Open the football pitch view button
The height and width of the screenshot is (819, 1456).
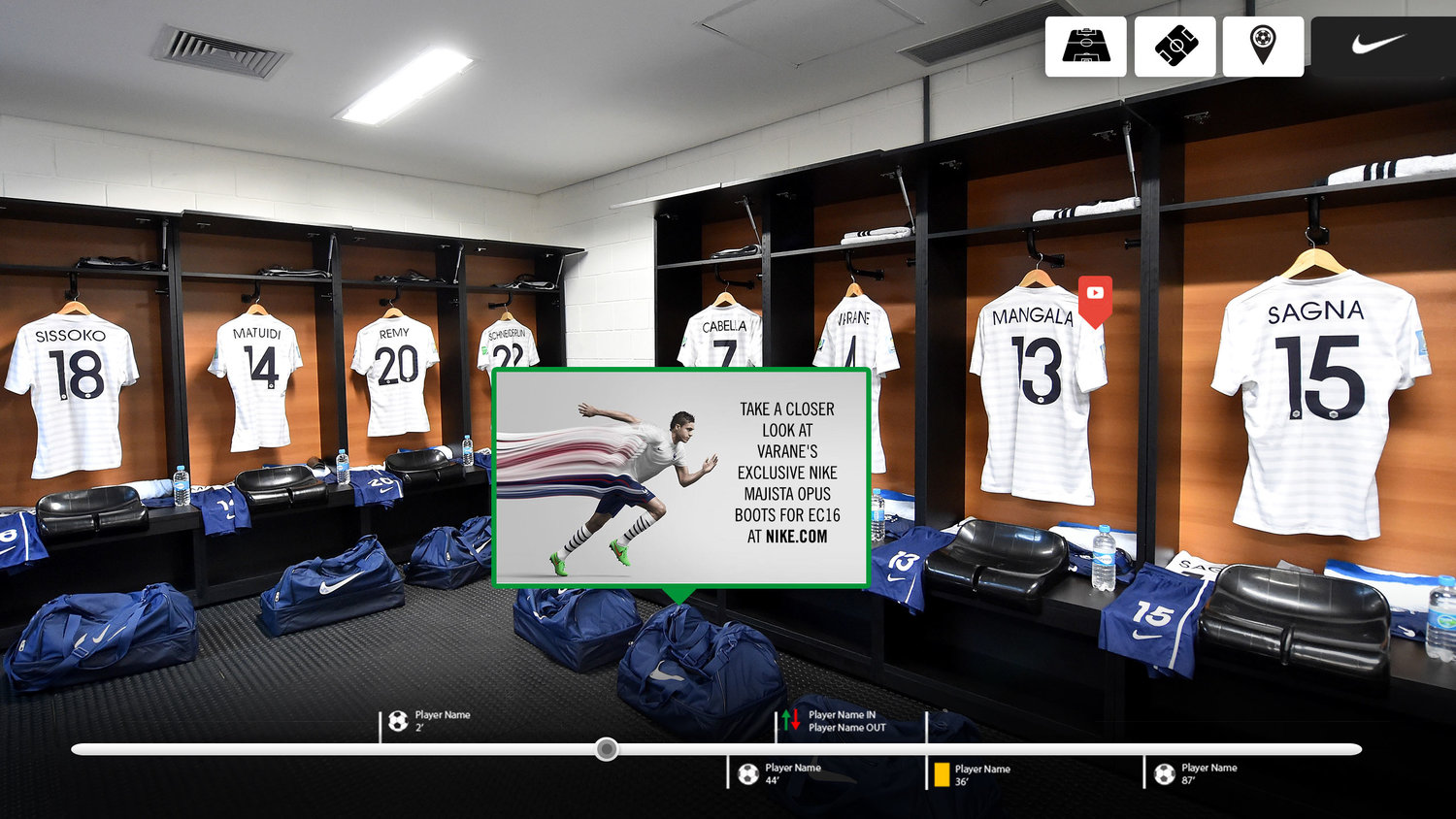click(1085, 46)
